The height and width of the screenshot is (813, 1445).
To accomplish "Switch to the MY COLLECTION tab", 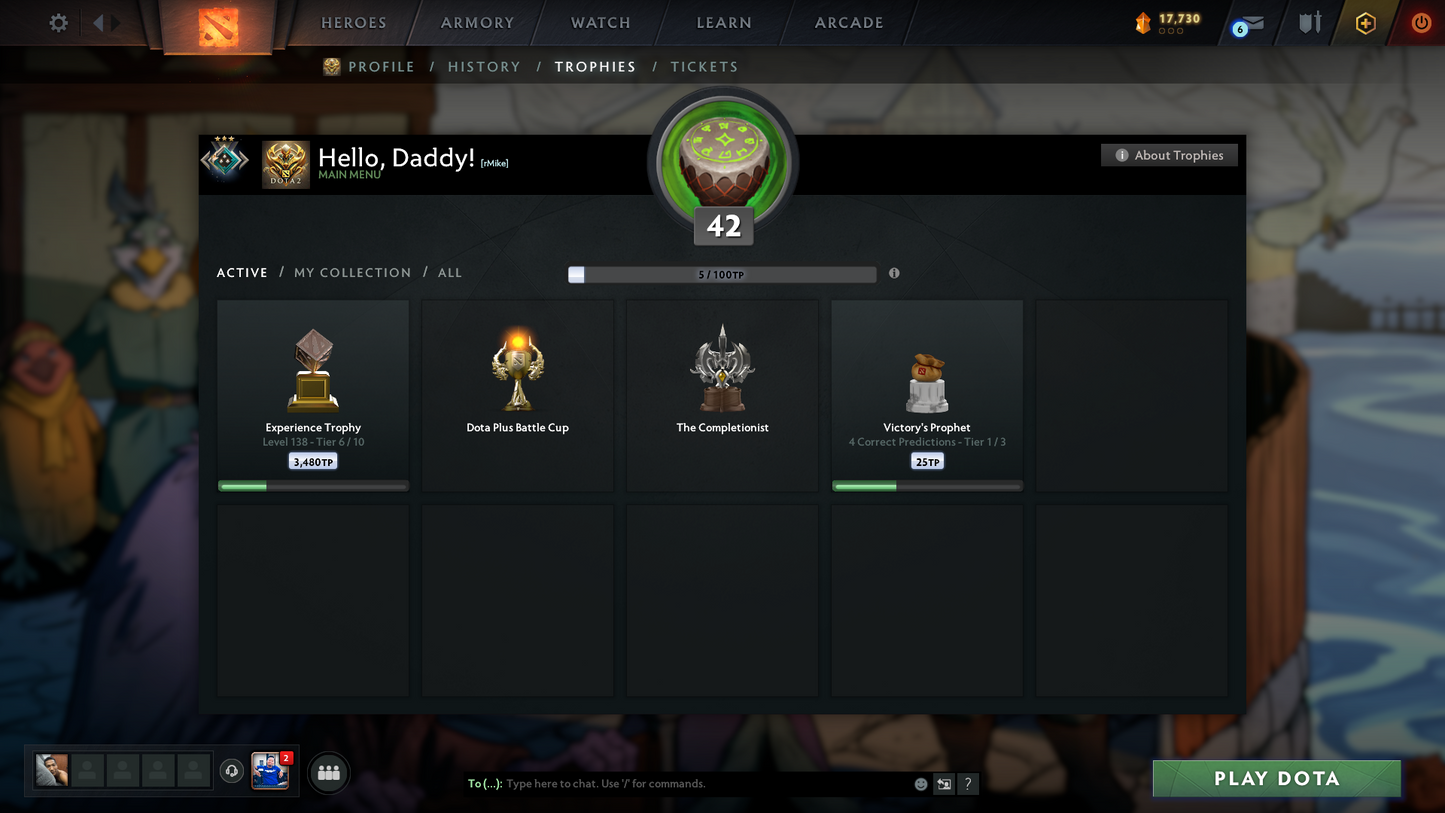I will click(x=352, y=272).
